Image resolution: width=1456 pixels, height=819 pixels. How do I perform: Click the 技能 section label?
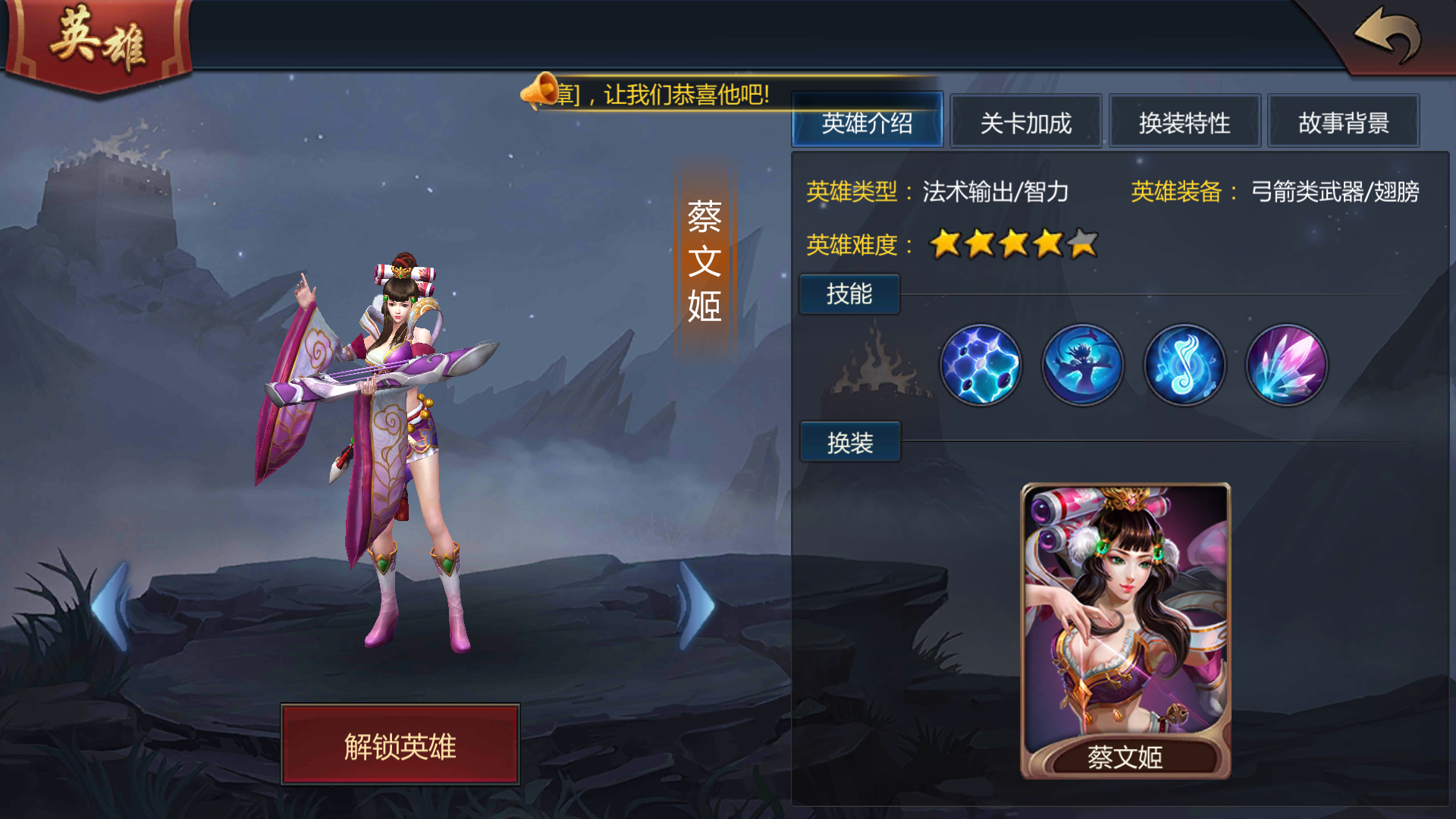849,293
